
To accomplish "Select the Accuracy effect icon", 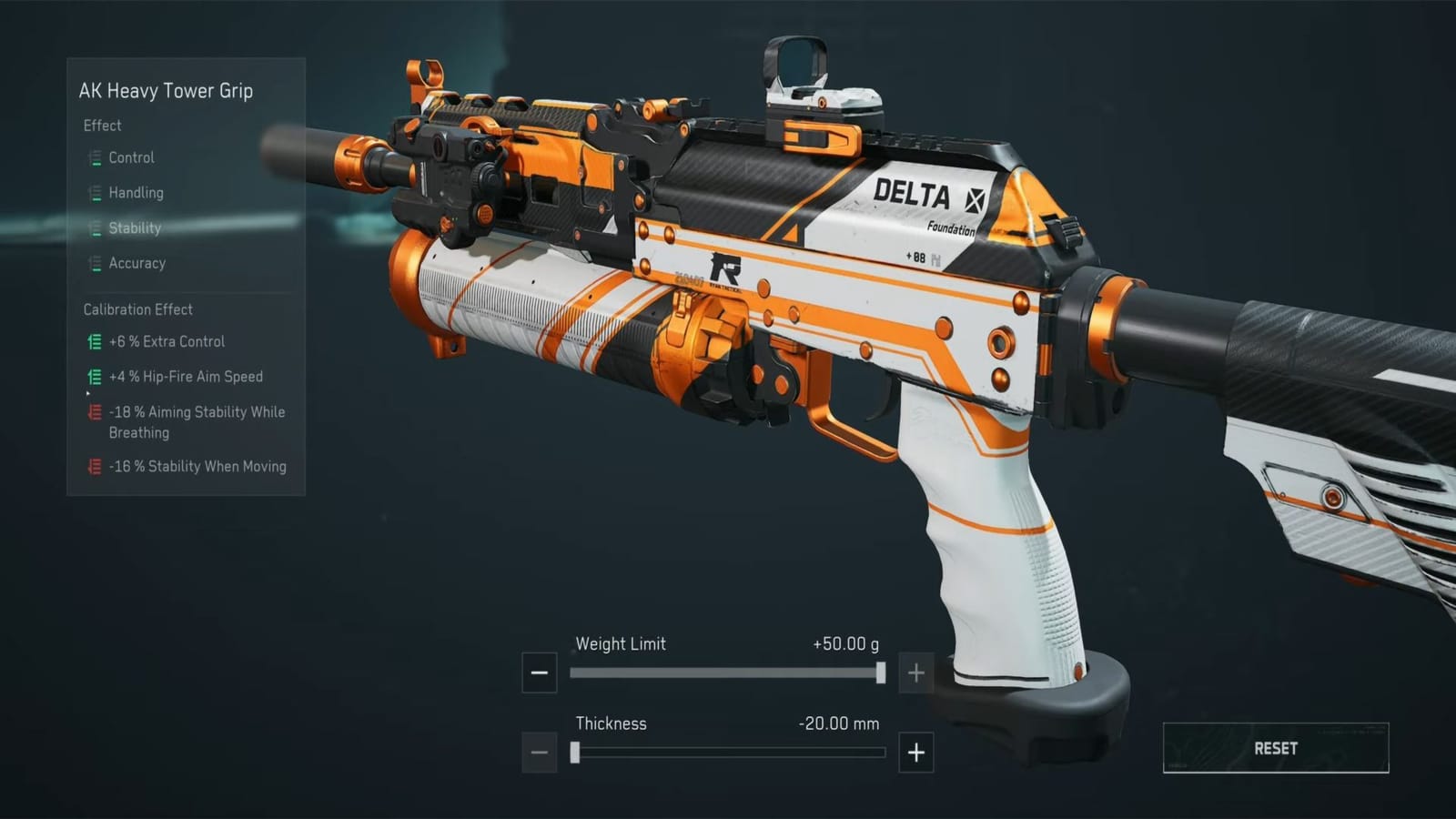I will [x=94, y=263].
